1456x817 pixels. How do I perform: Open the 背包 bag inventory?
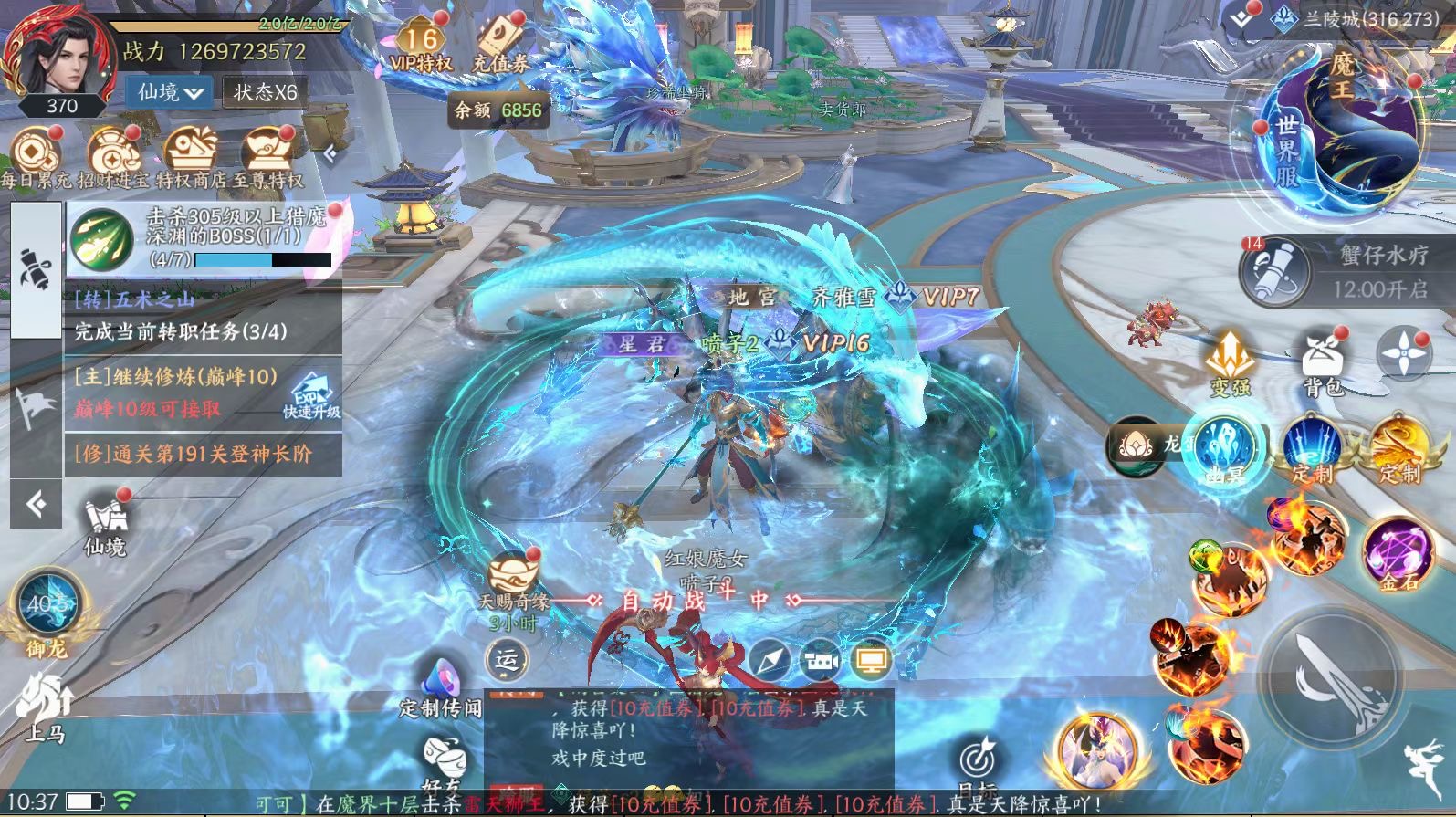[x=1325, y=361]
